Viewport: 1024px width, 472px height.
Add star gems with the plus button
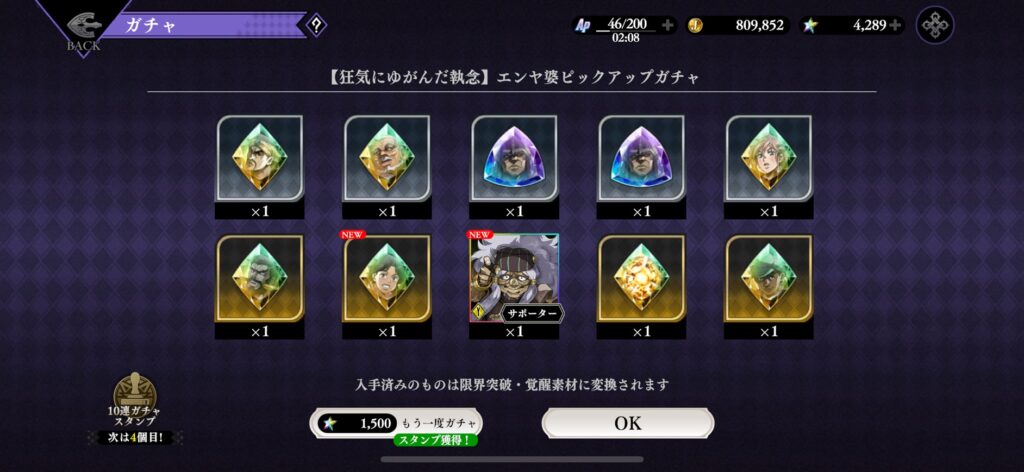point(895,25)
